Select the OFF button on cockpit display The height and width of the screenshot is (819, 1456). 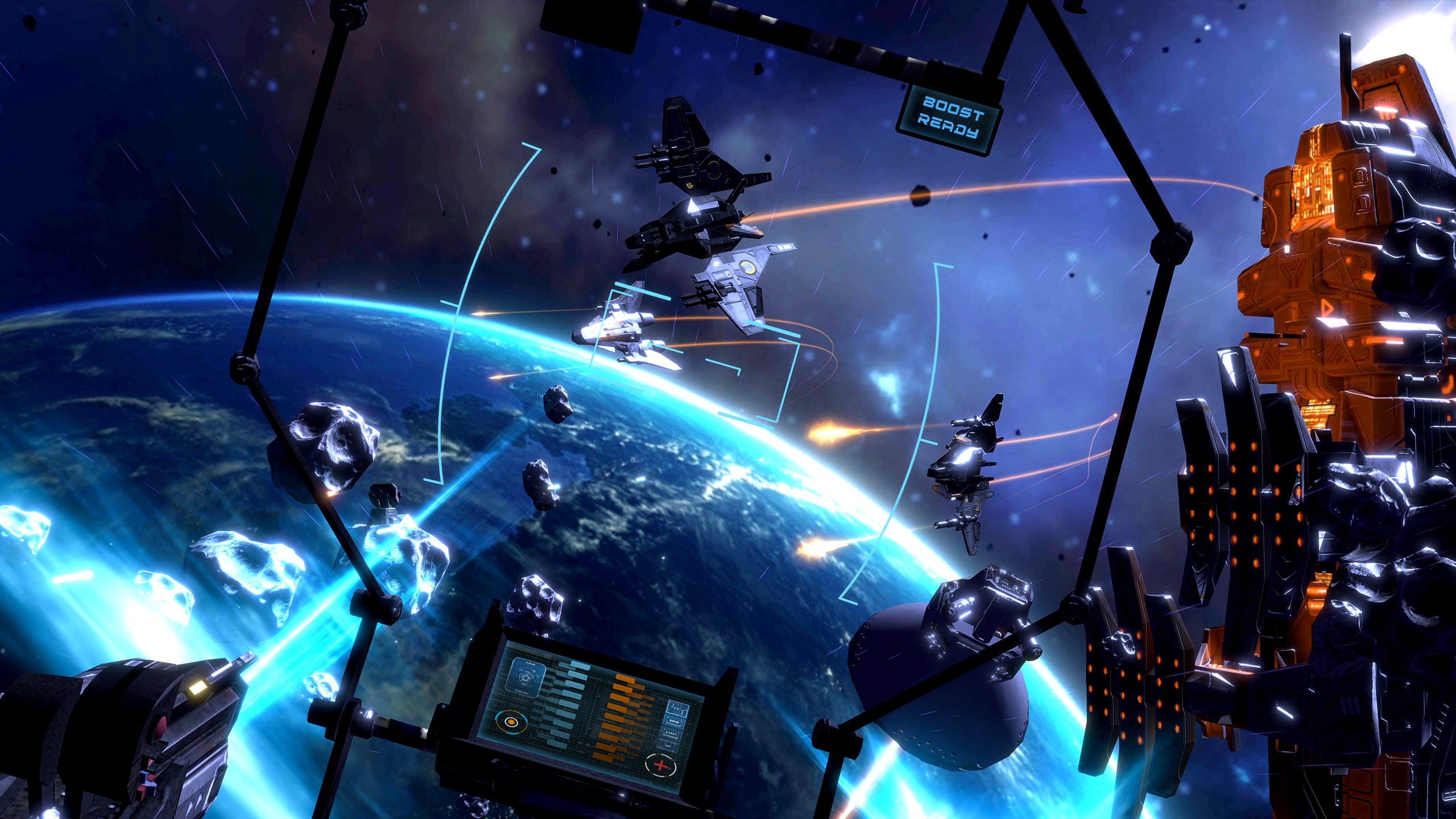point(668,746)
